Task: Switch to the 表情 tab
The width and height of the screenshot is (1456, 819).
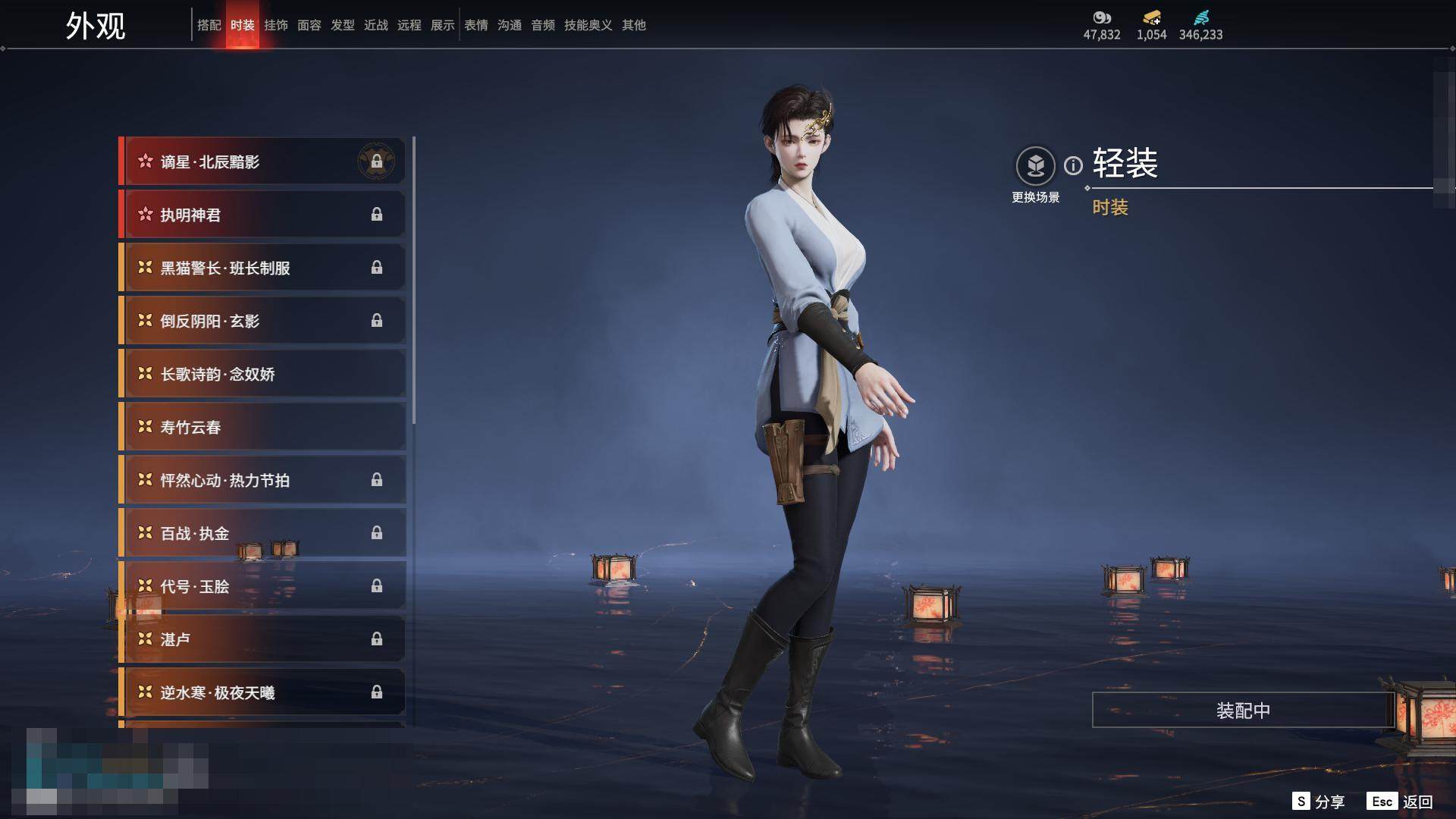Action: (475, 25)
